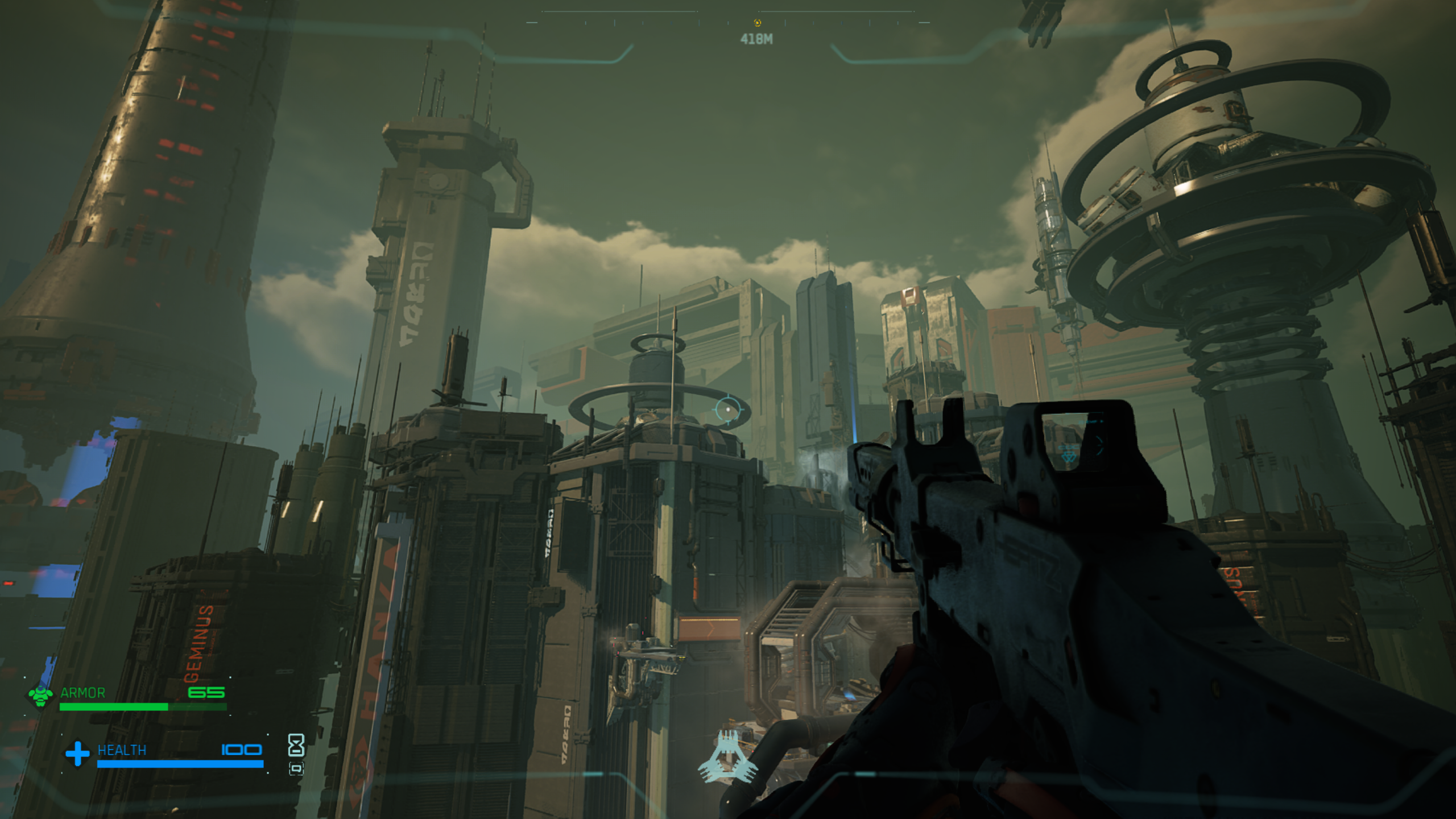Click the blue health cross icon
The width and height of the screenshot is (1456, 819).
click(77, 753)
